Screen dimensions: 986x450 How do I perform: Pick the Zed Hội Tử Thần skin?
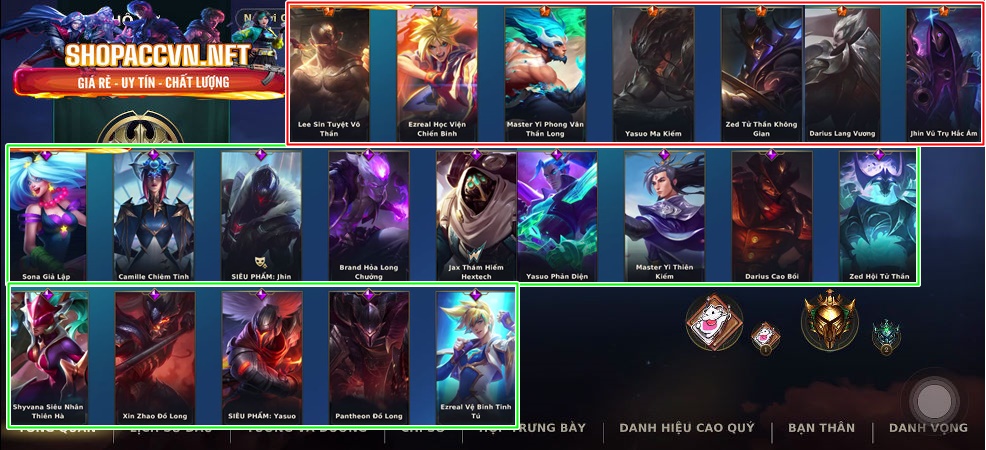pos(877,214)
